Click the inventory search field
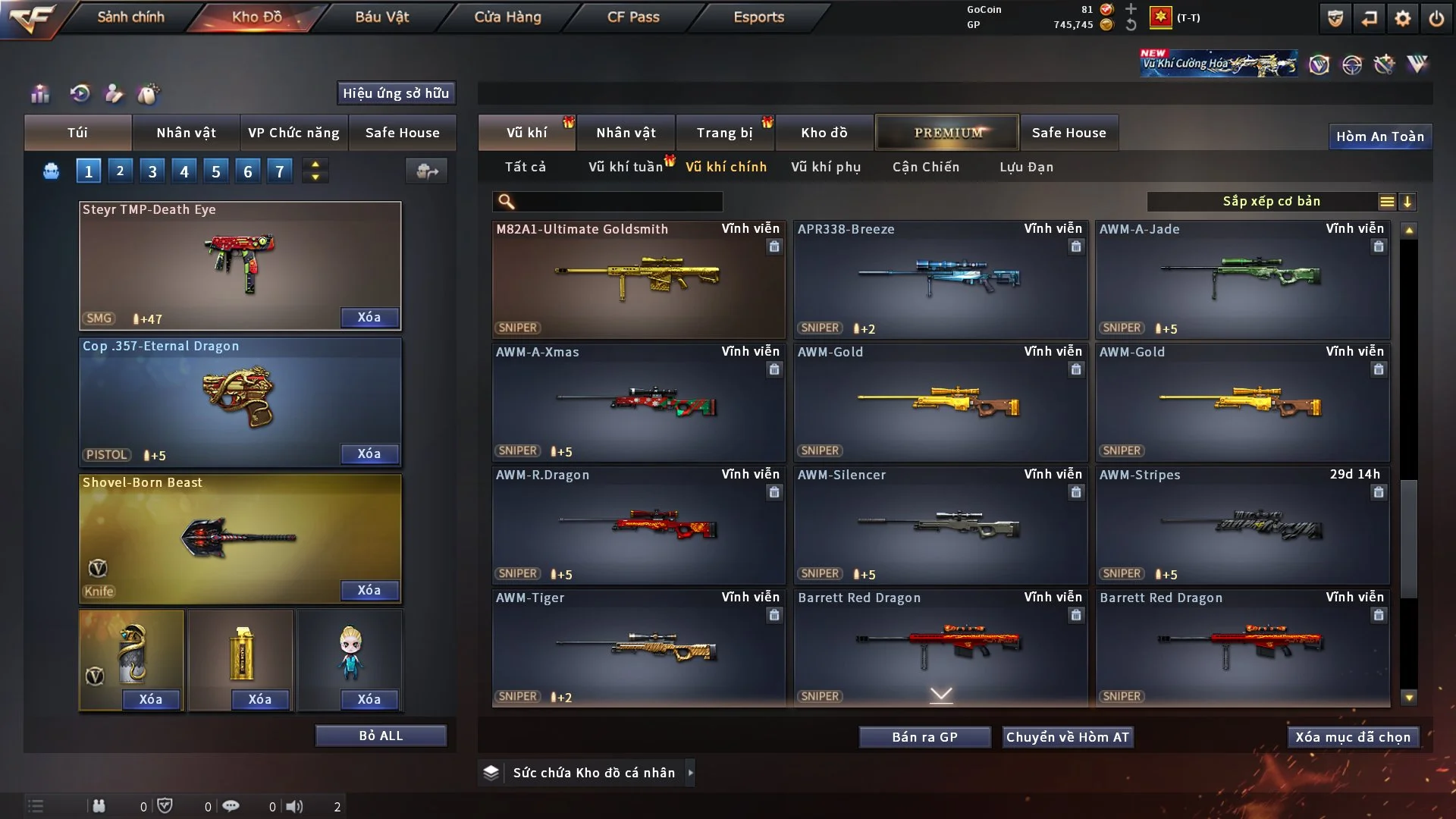 (x=618, y=202)
